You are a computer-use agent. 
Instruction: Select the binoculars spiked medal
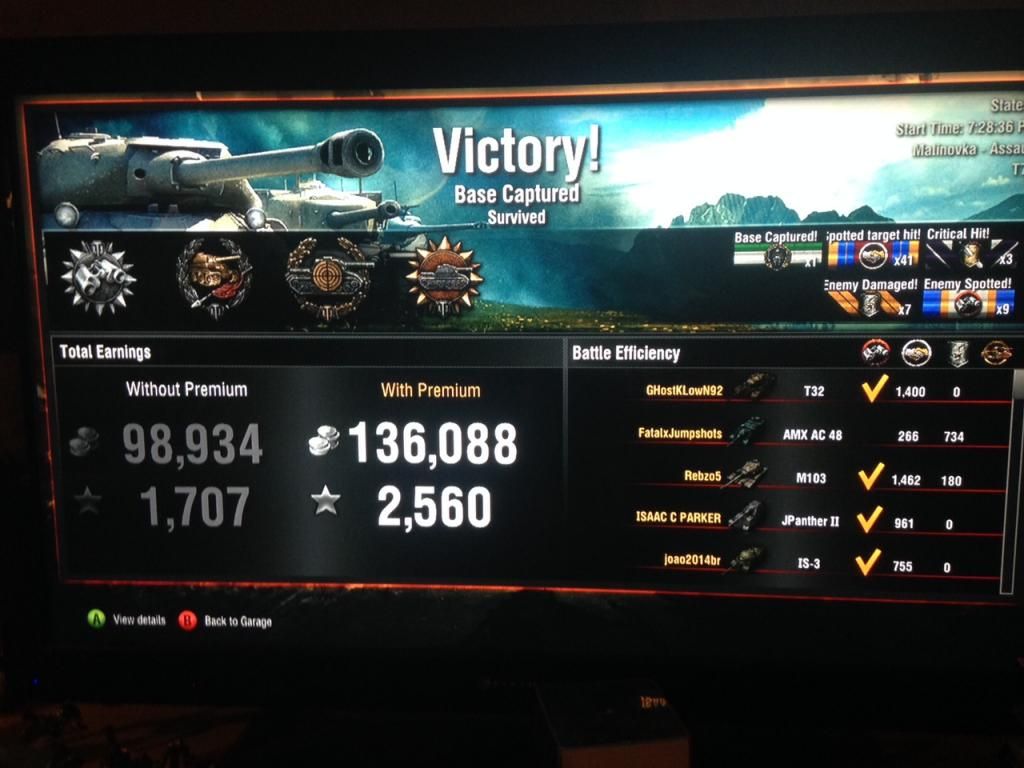click(97, 273)
